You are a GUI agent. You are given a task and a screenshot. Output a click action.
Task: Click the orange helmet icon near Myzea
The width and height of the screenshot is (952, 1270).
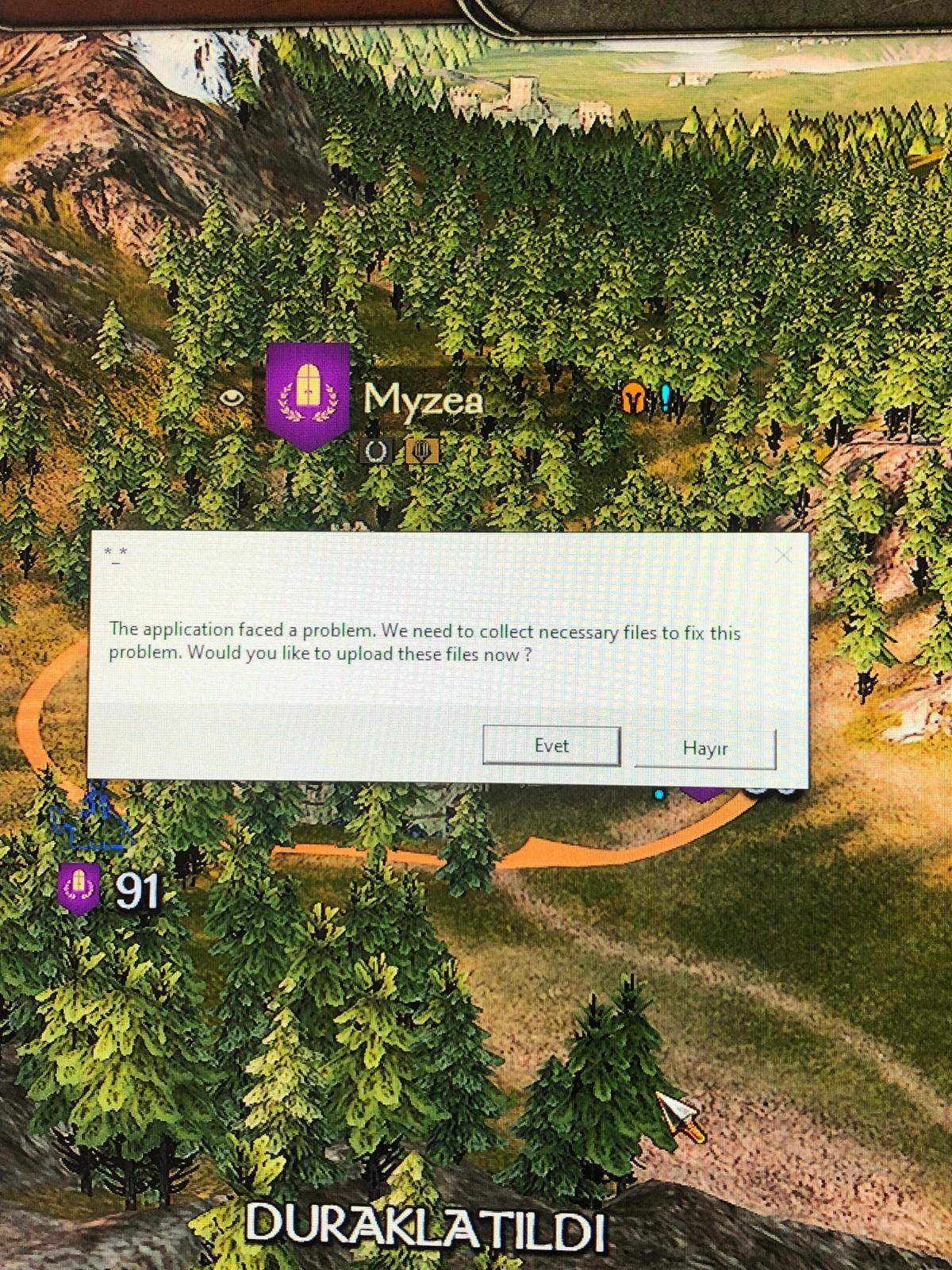633,398
